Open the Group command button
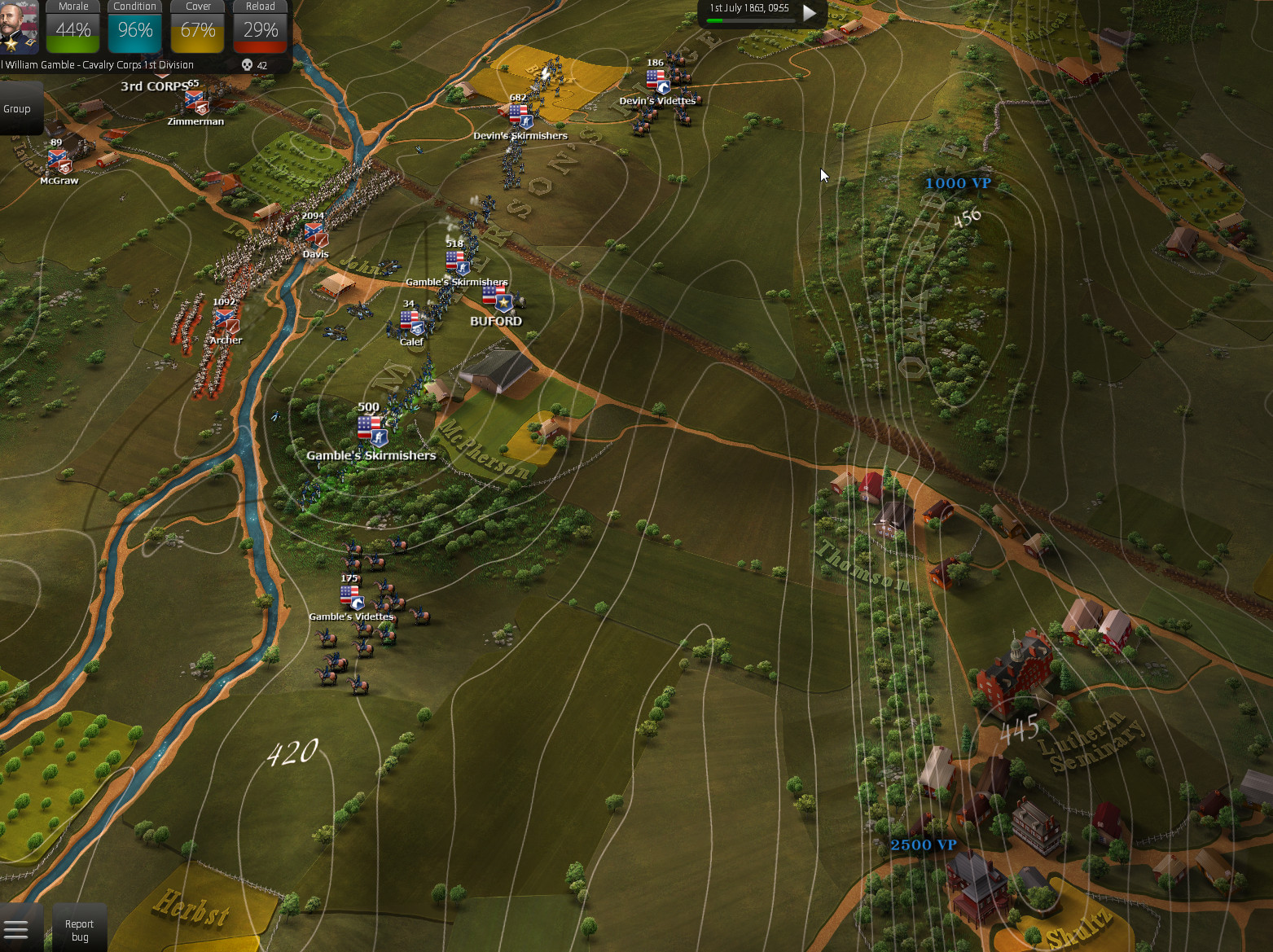 point(17,109)
